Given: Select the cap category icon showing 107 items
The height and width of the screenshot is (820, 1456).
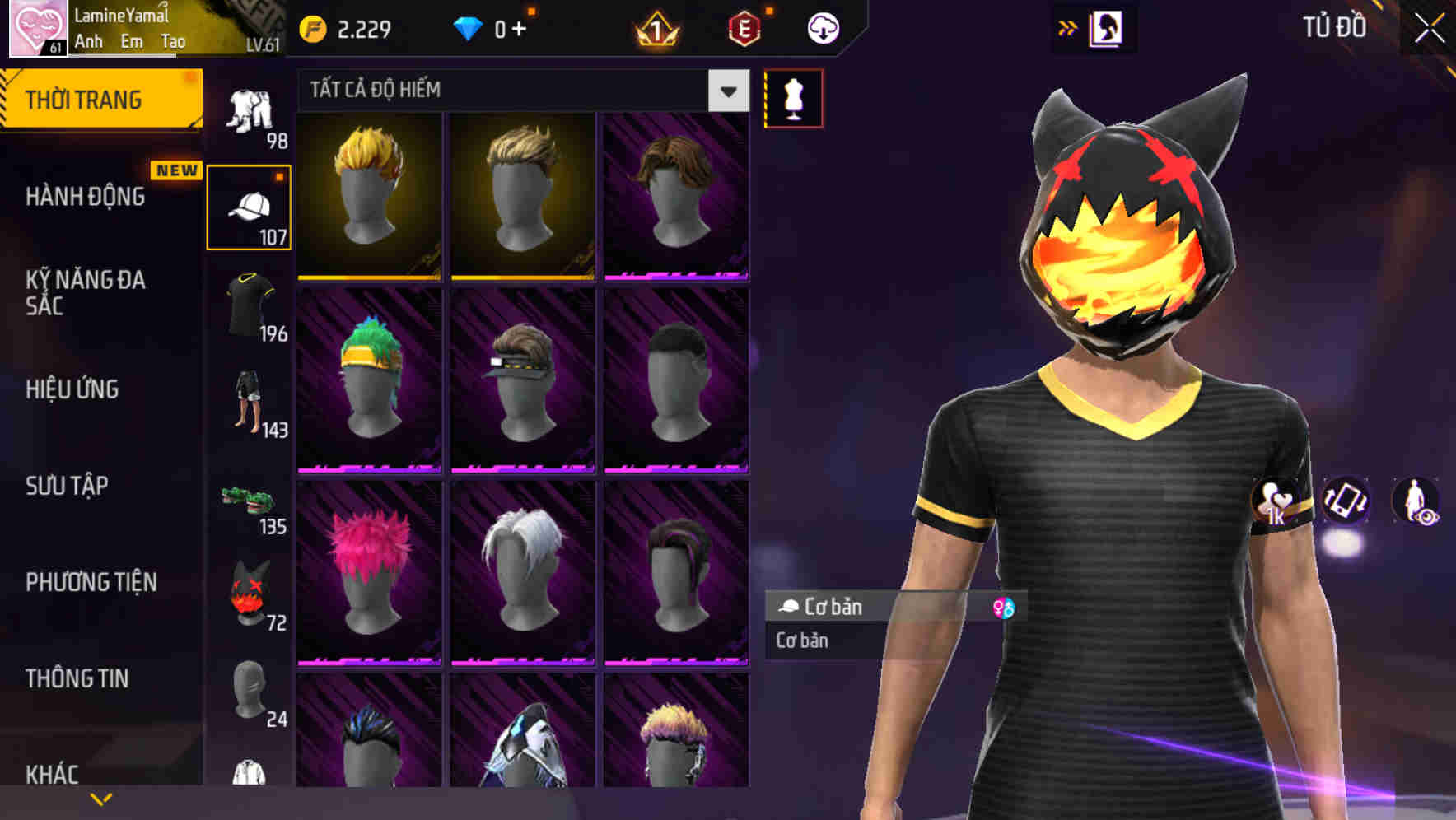Looking at the screenshot, I should point(250,204).
